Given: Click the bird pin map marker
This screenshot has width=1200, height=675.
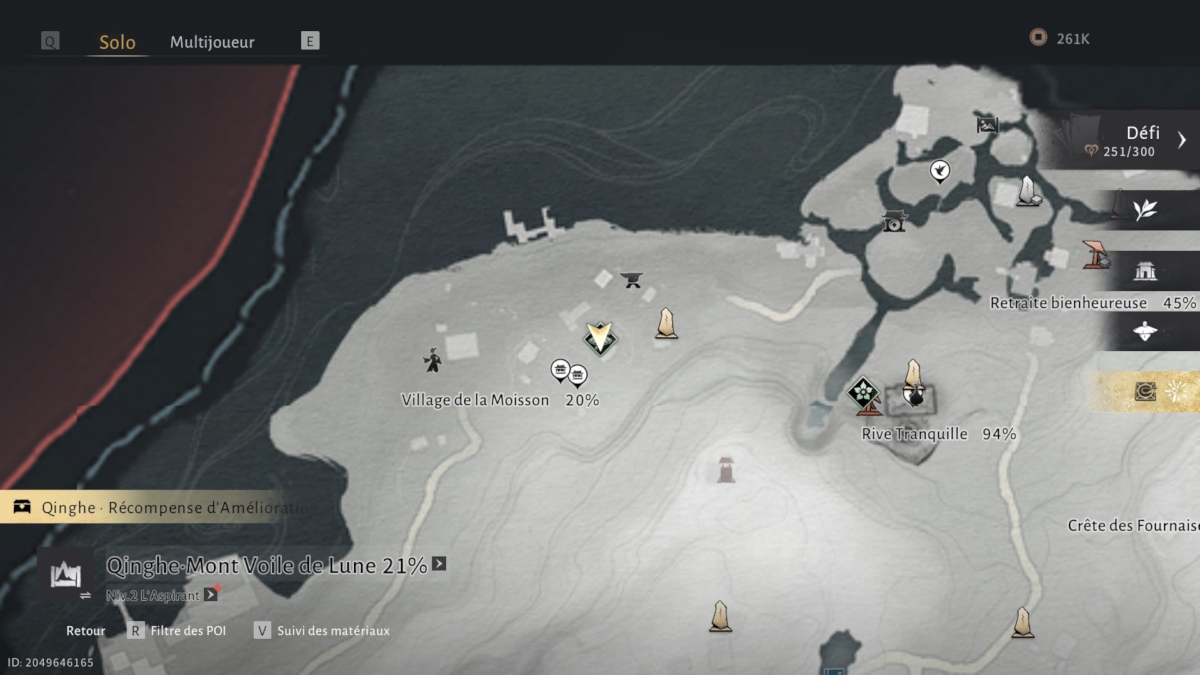Looking at the screenshot, I should pos(940,171).
